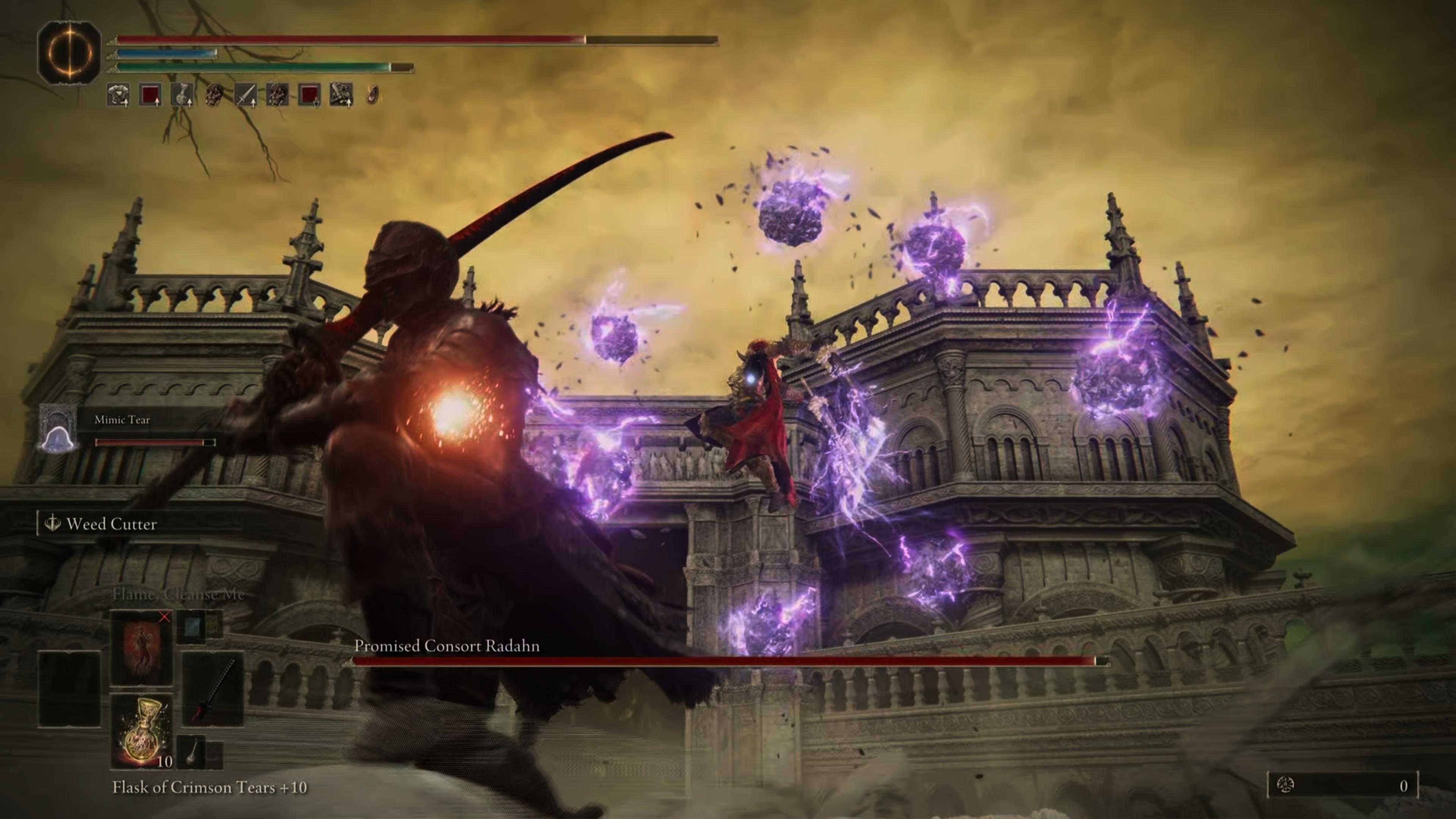This screenshot has height=819, width=1456.
Task: Click the sword buff status effect icon
Action: point(246,95)
